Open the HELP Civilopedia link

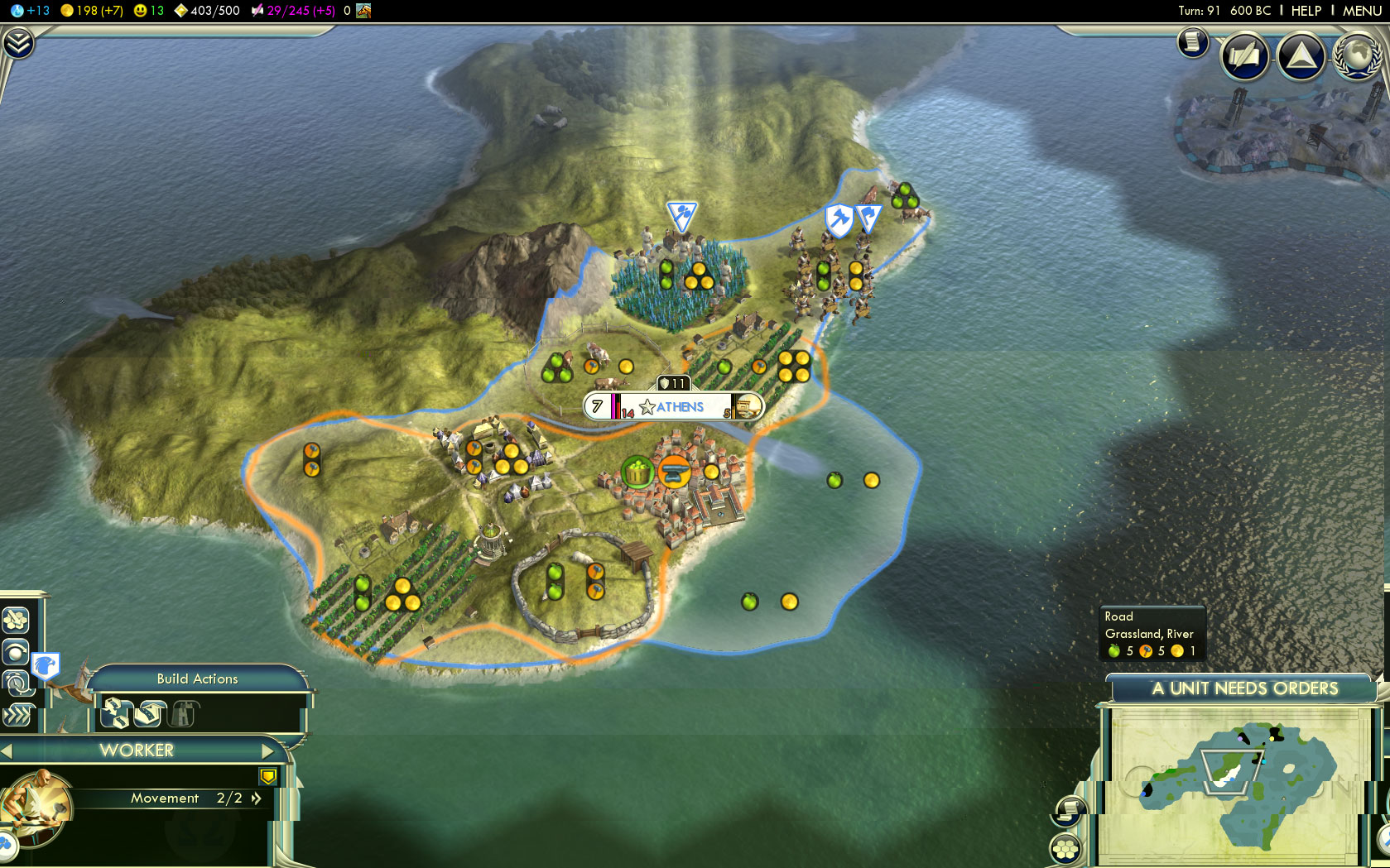(1306, 11)
